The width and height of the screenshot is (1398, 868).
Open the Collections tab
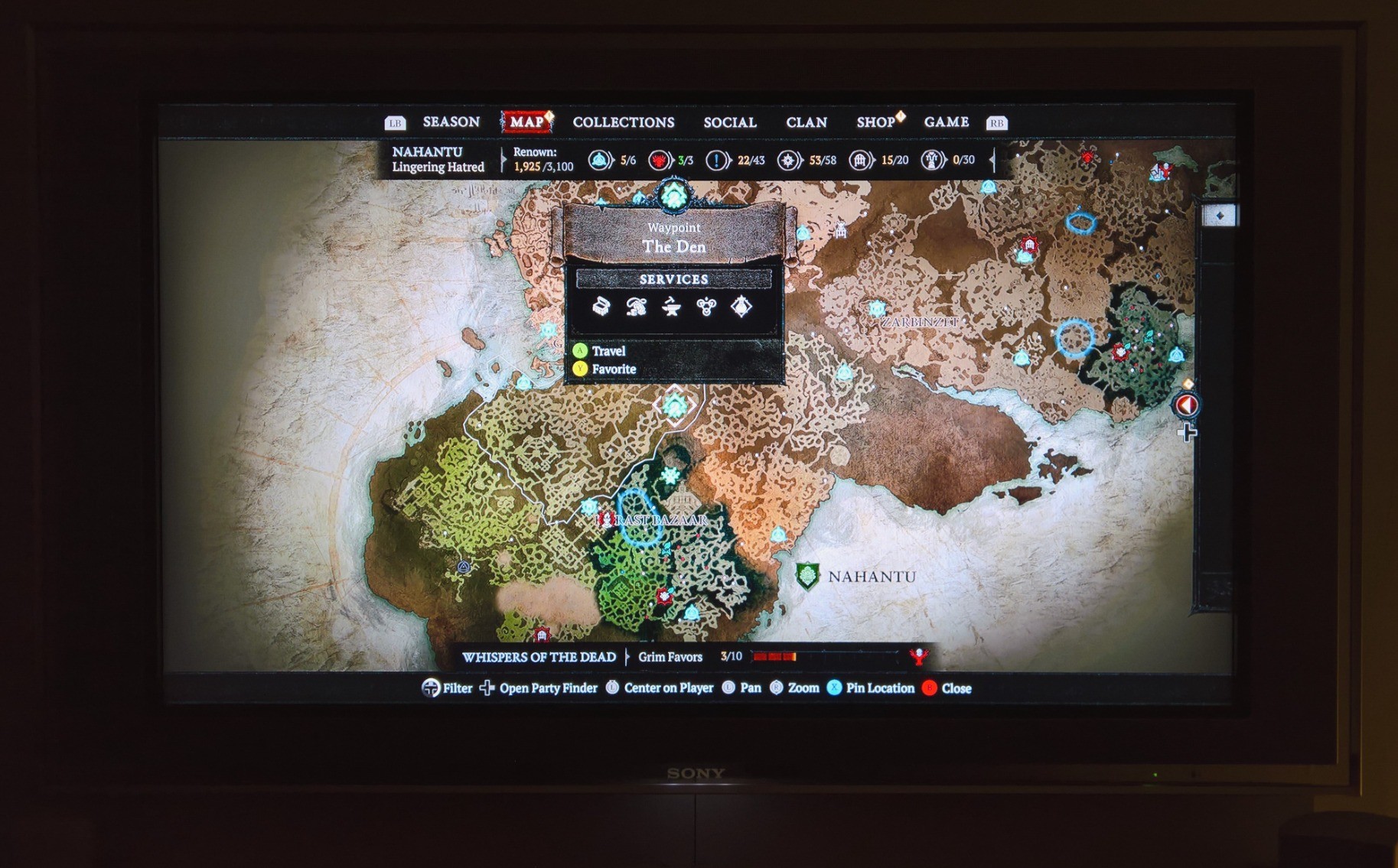(624, 122)
